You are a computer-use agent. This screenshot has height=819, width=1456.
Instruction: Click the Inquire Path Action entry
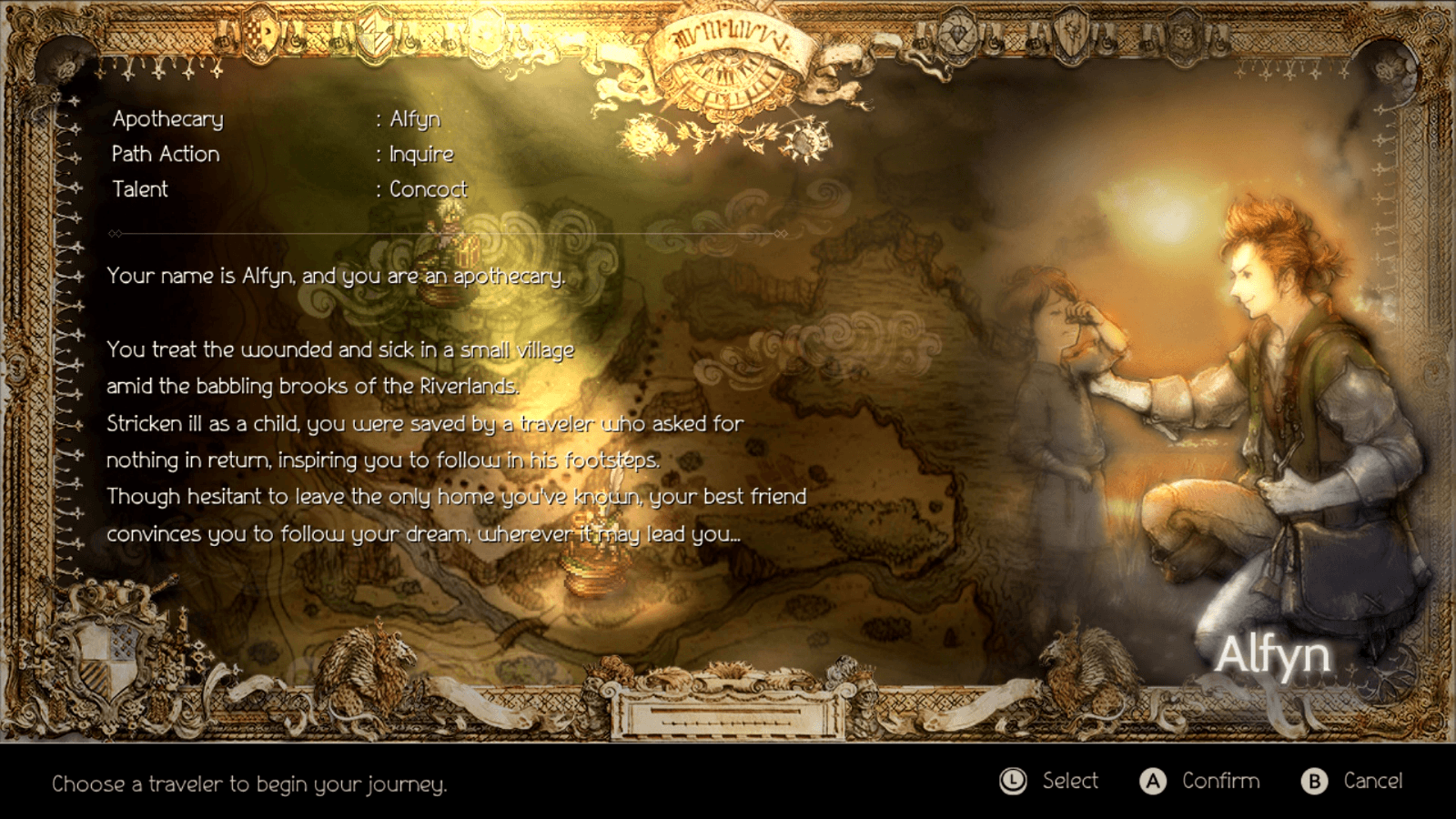click(423, 154)
